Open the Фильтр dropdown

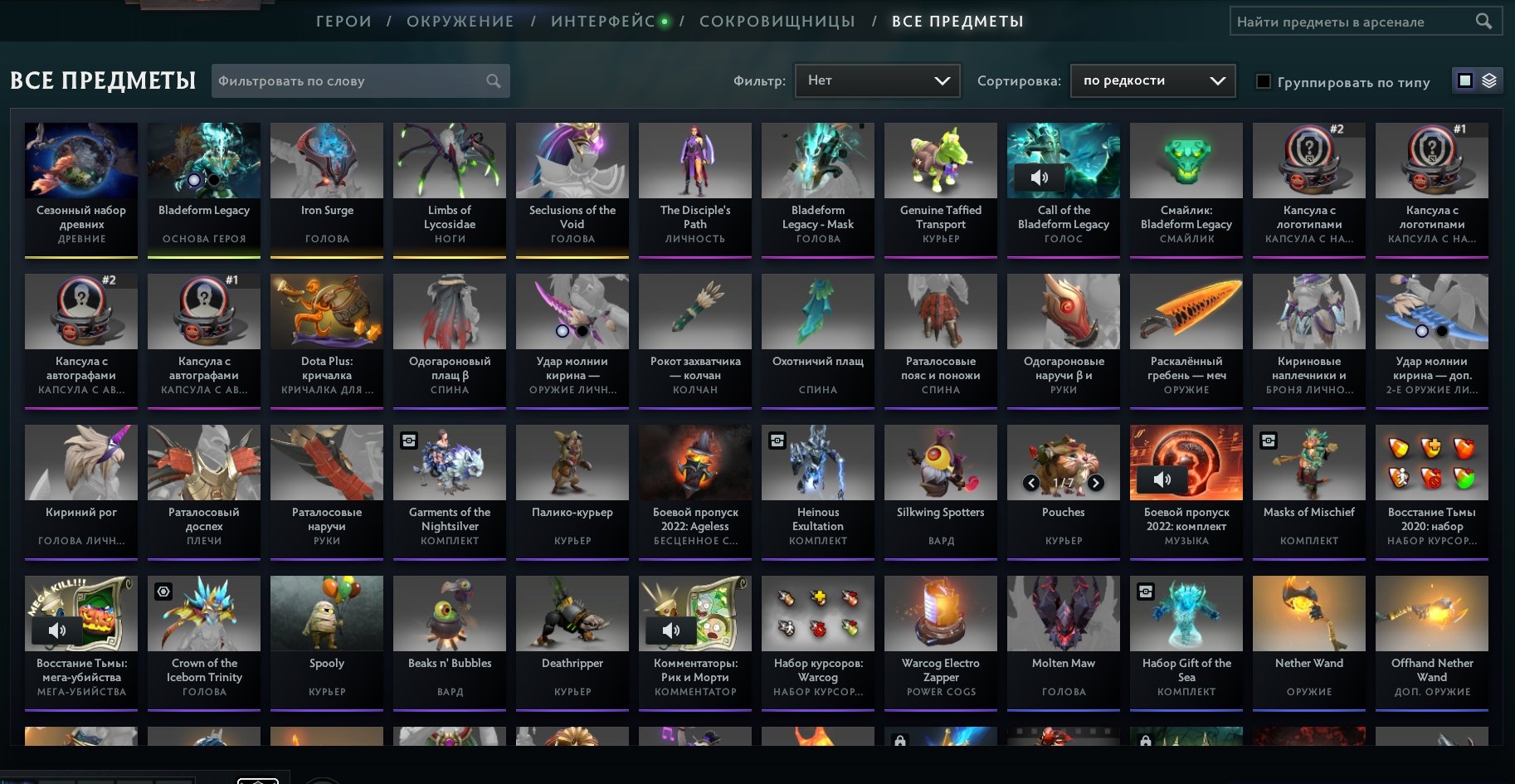click(877, 80)
